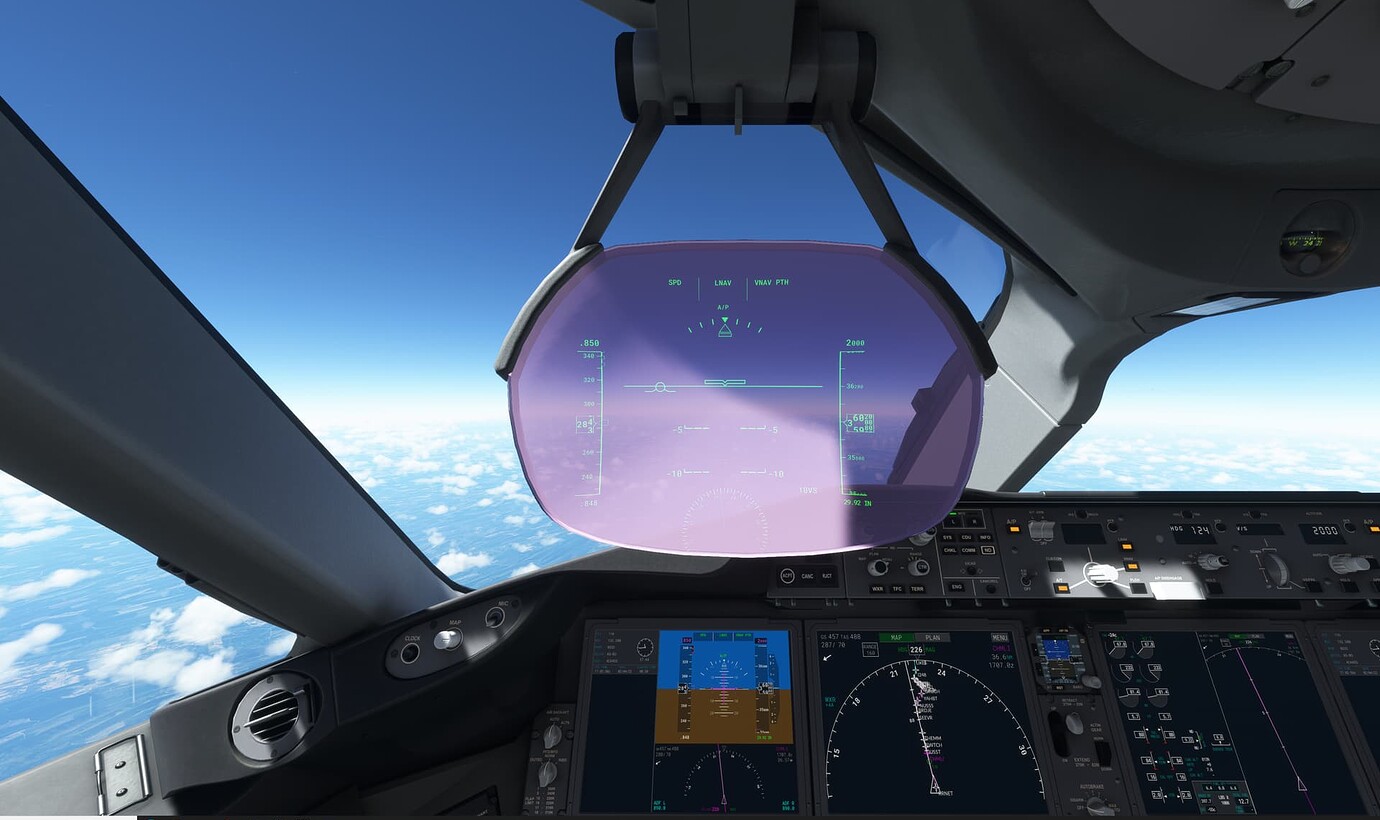Adjust the heading 124 selector knob

[x=1211, y=561]
